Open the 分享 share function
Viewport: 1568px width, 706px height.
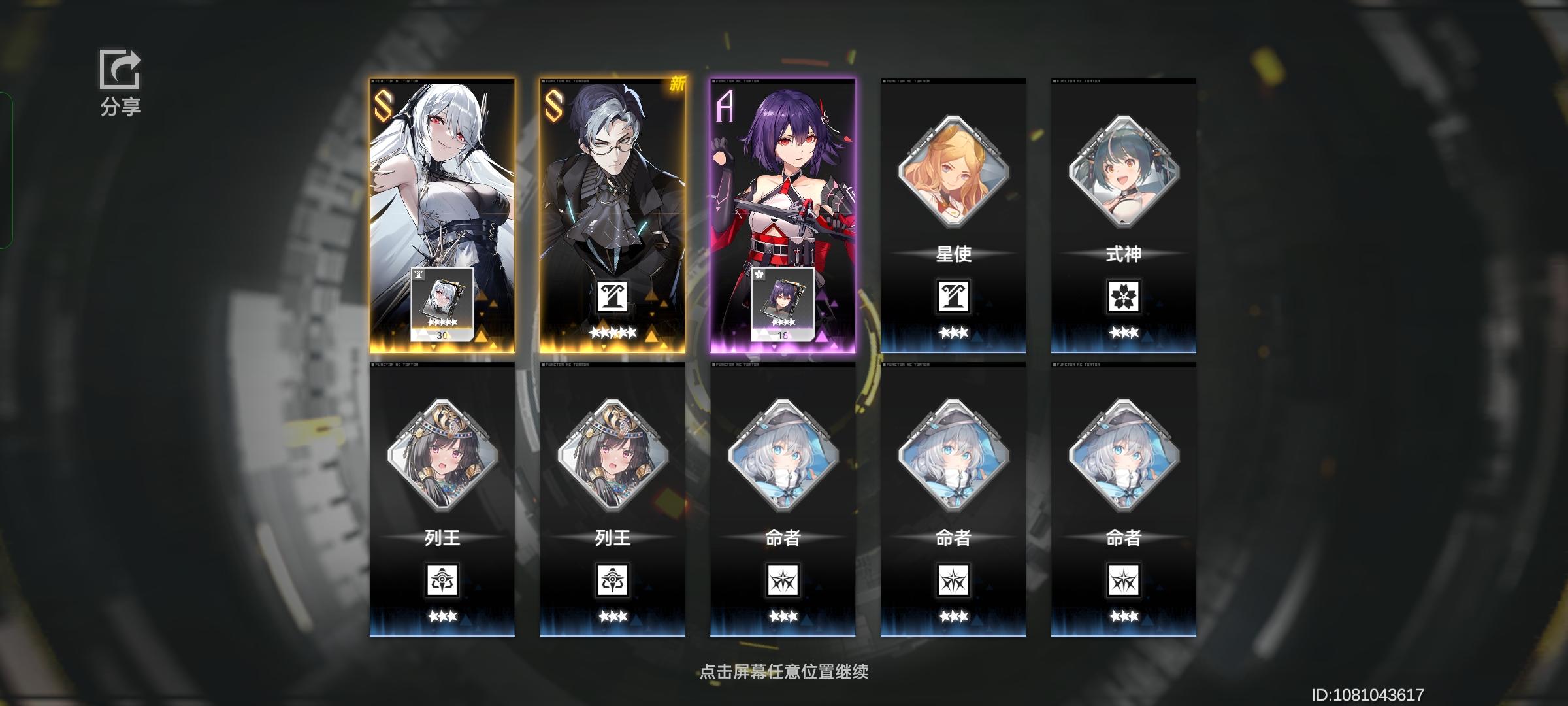tap(120, 80)
